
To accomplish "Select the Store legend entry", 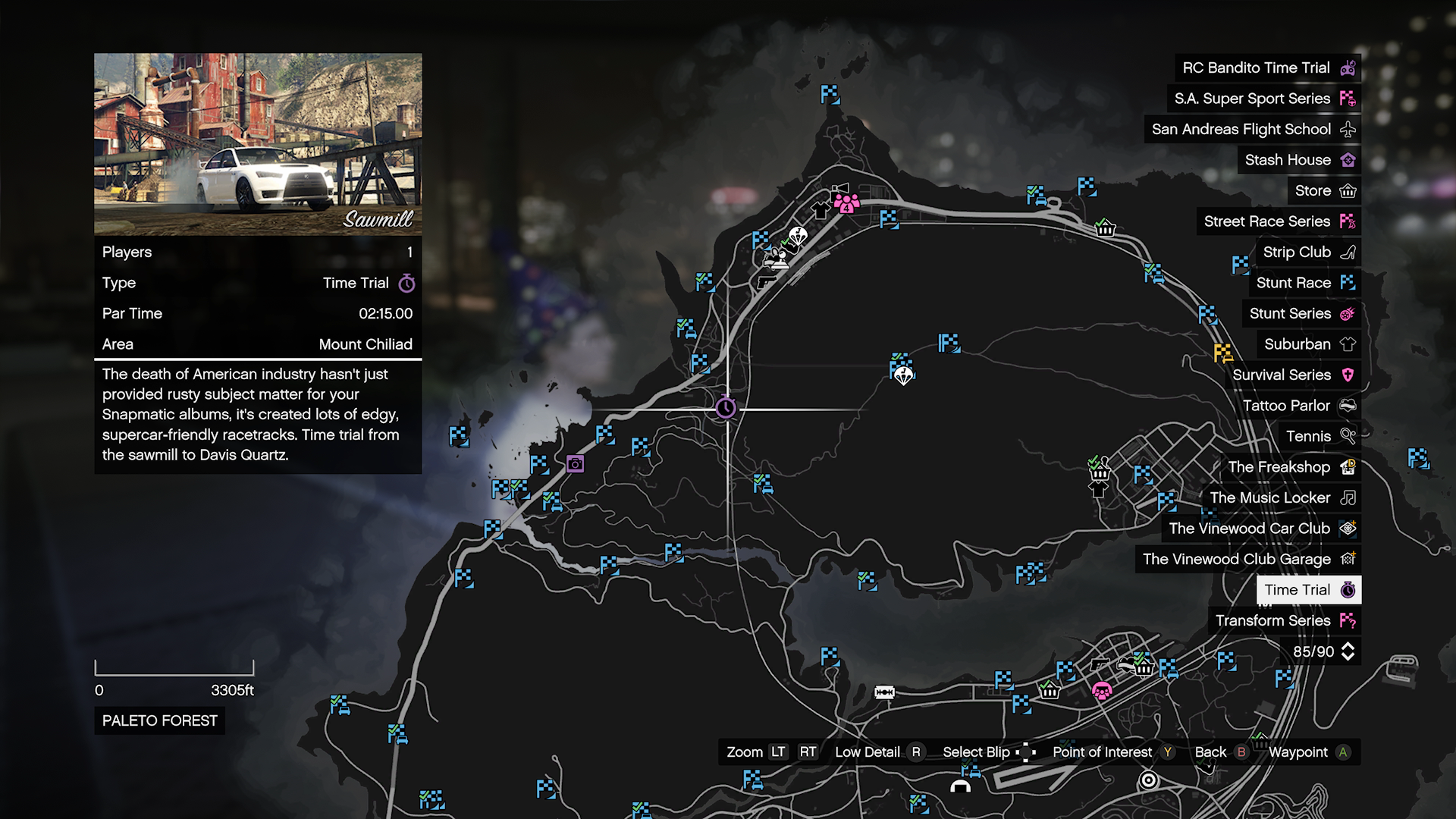I will [1324, 190].
